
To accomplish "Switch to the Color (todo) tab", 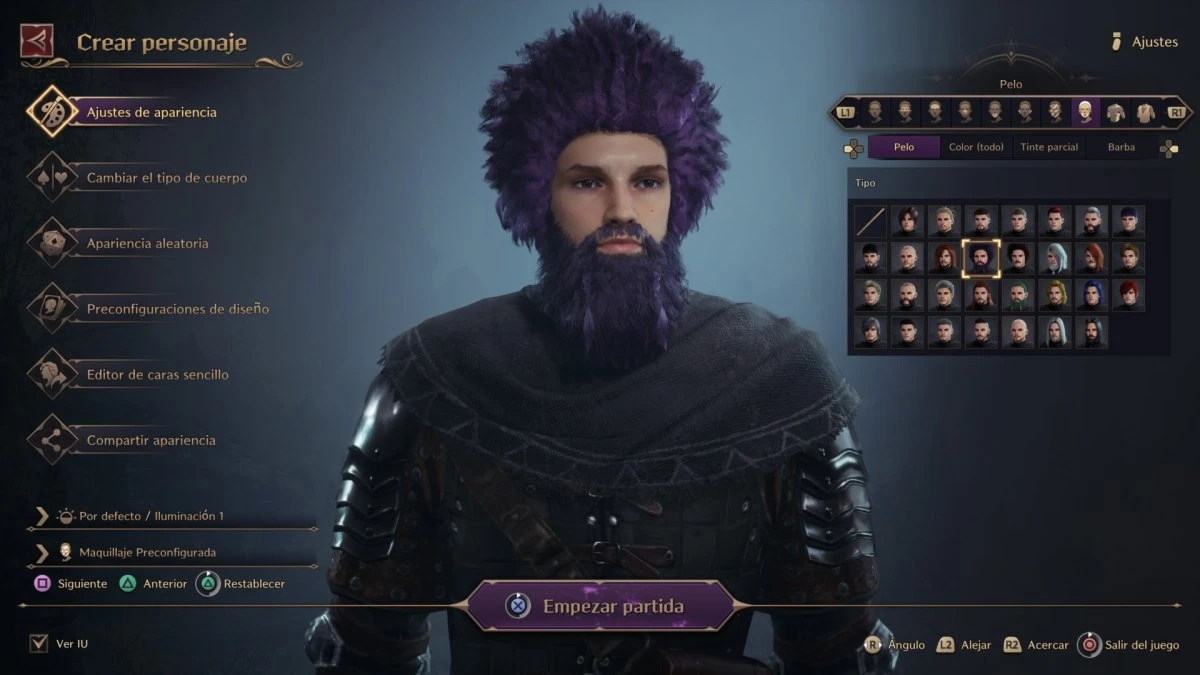I will 976,147.
